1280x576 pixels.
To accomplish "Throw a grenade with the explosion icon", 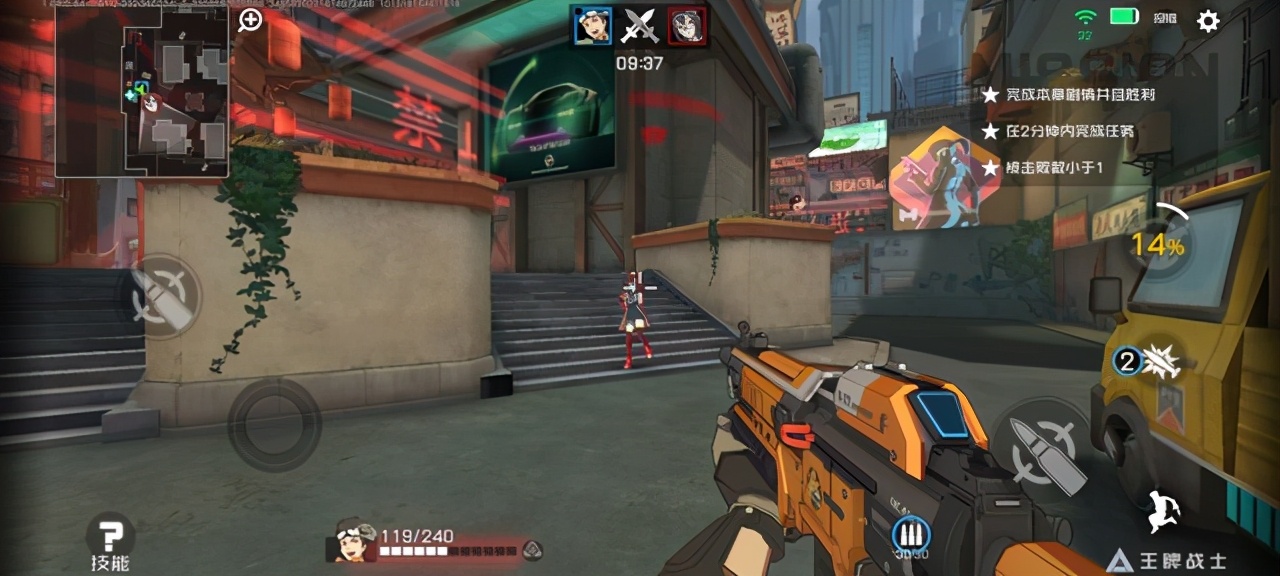I will pyautogui.click(x=1150, y=361).
